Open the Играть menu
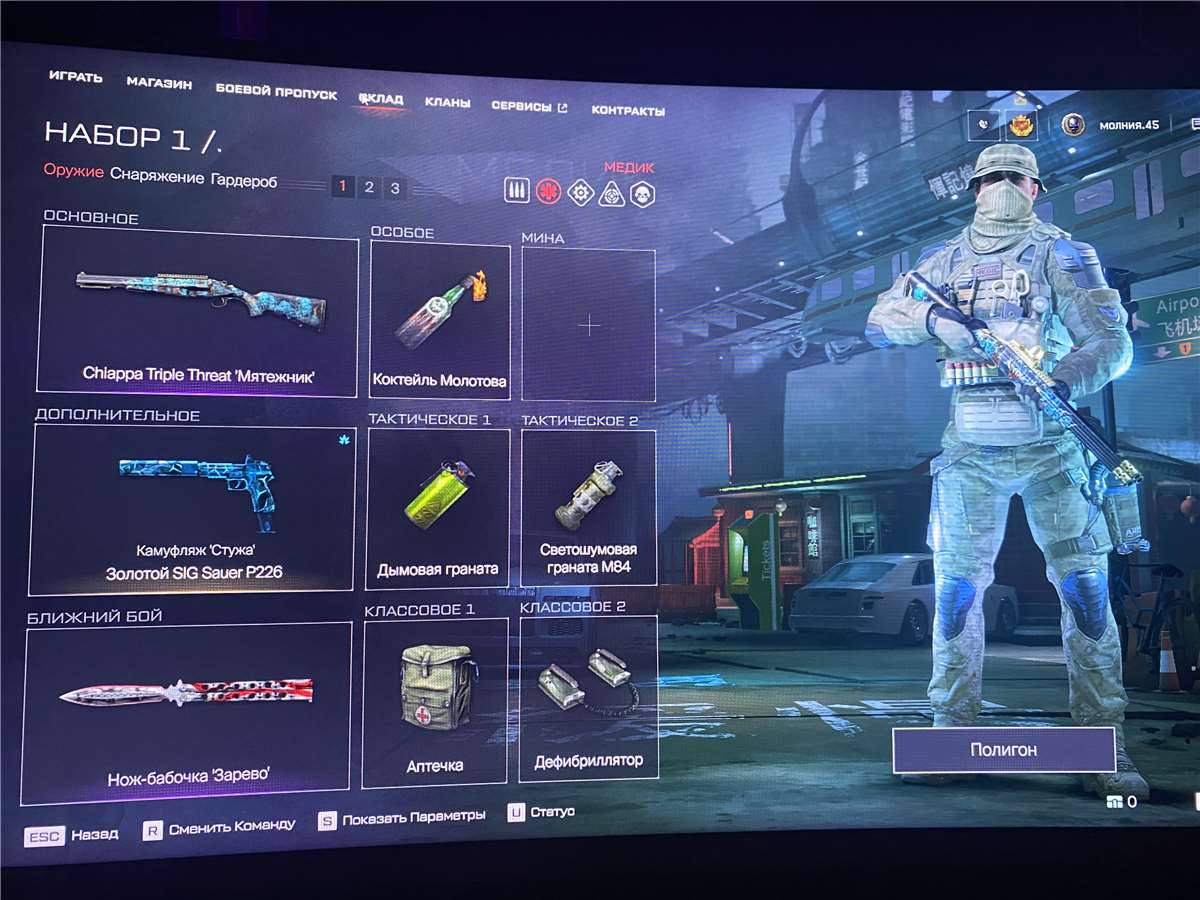 tap(75, 77)
